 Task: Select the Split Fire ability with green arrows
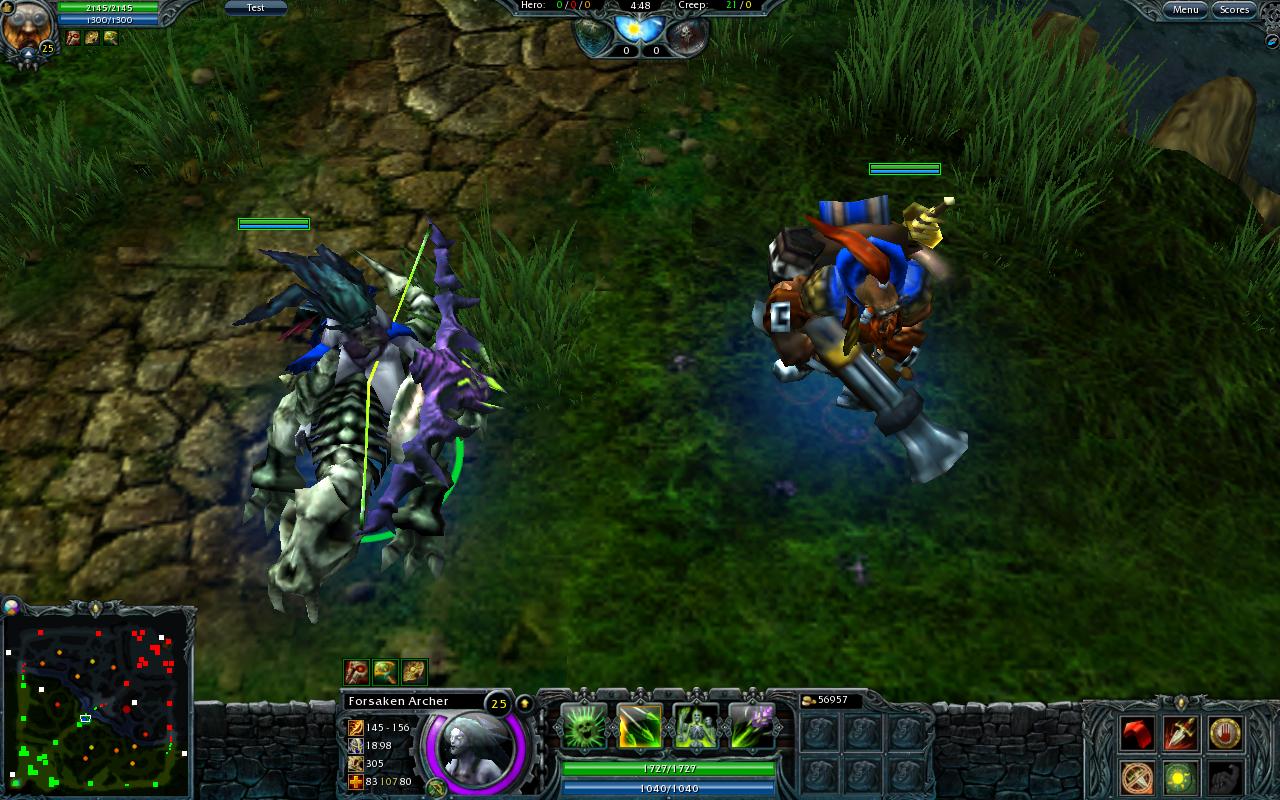click(640, 725)
